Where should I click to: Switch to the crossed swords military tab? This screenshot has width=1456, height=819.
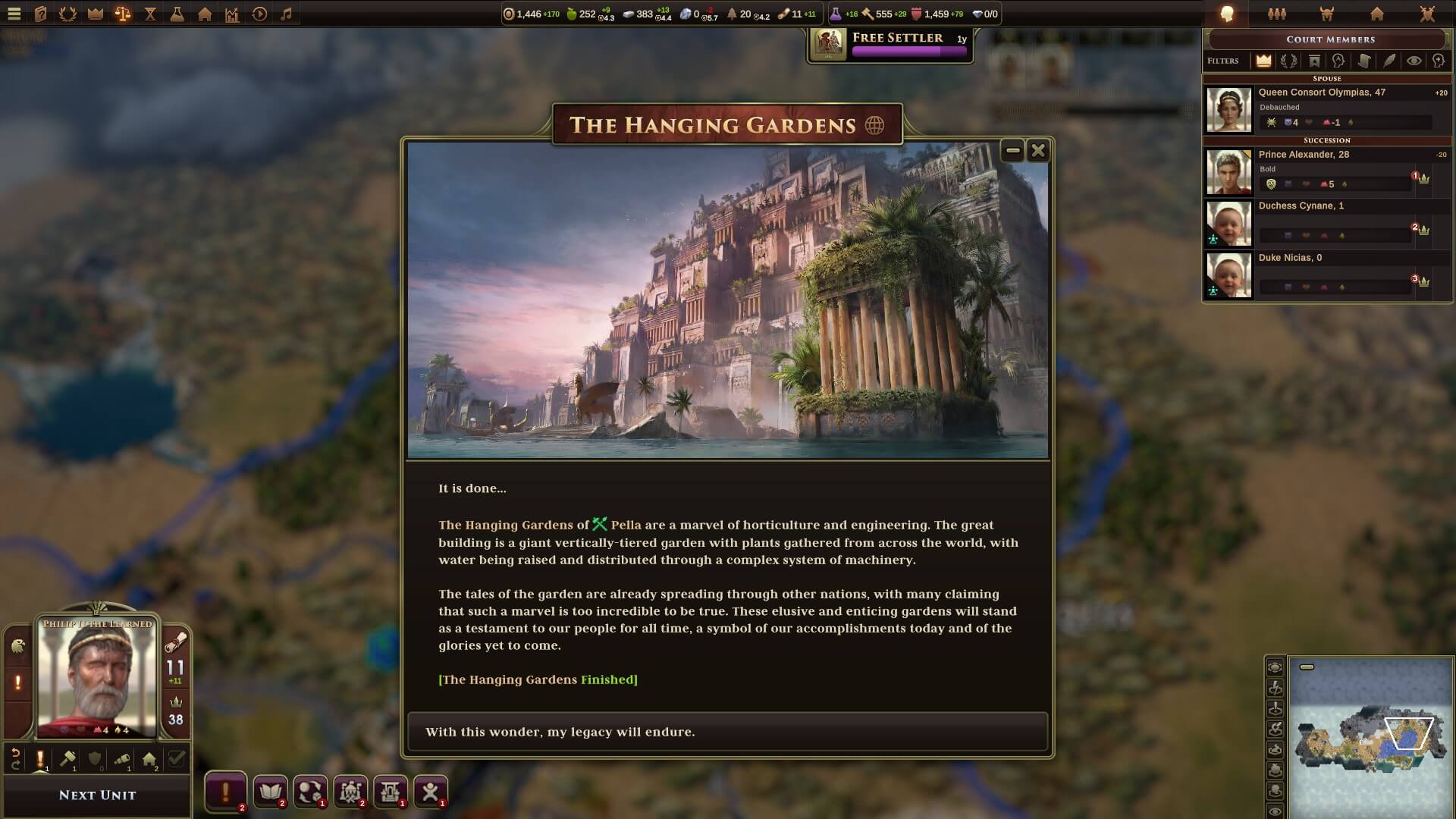tap(1427, 14)
